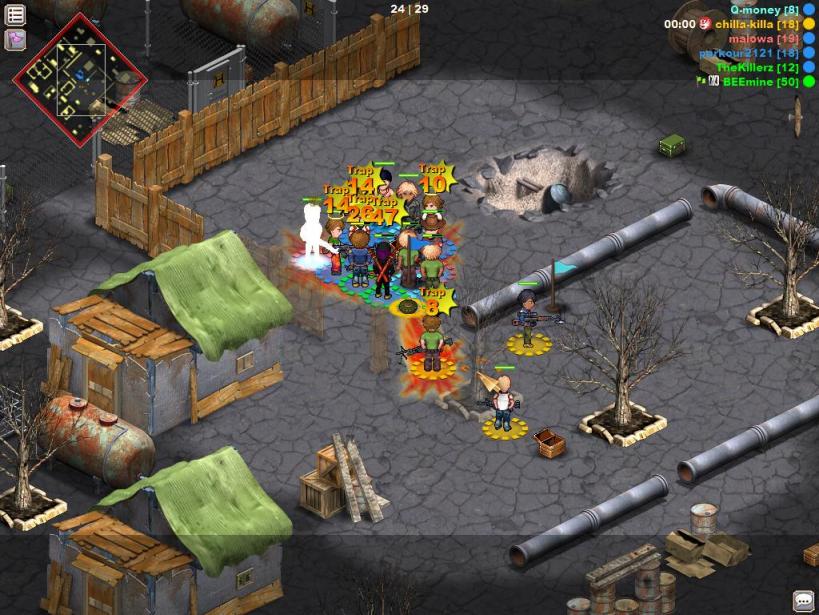Select Q-money in the player list

click(764, 9)
